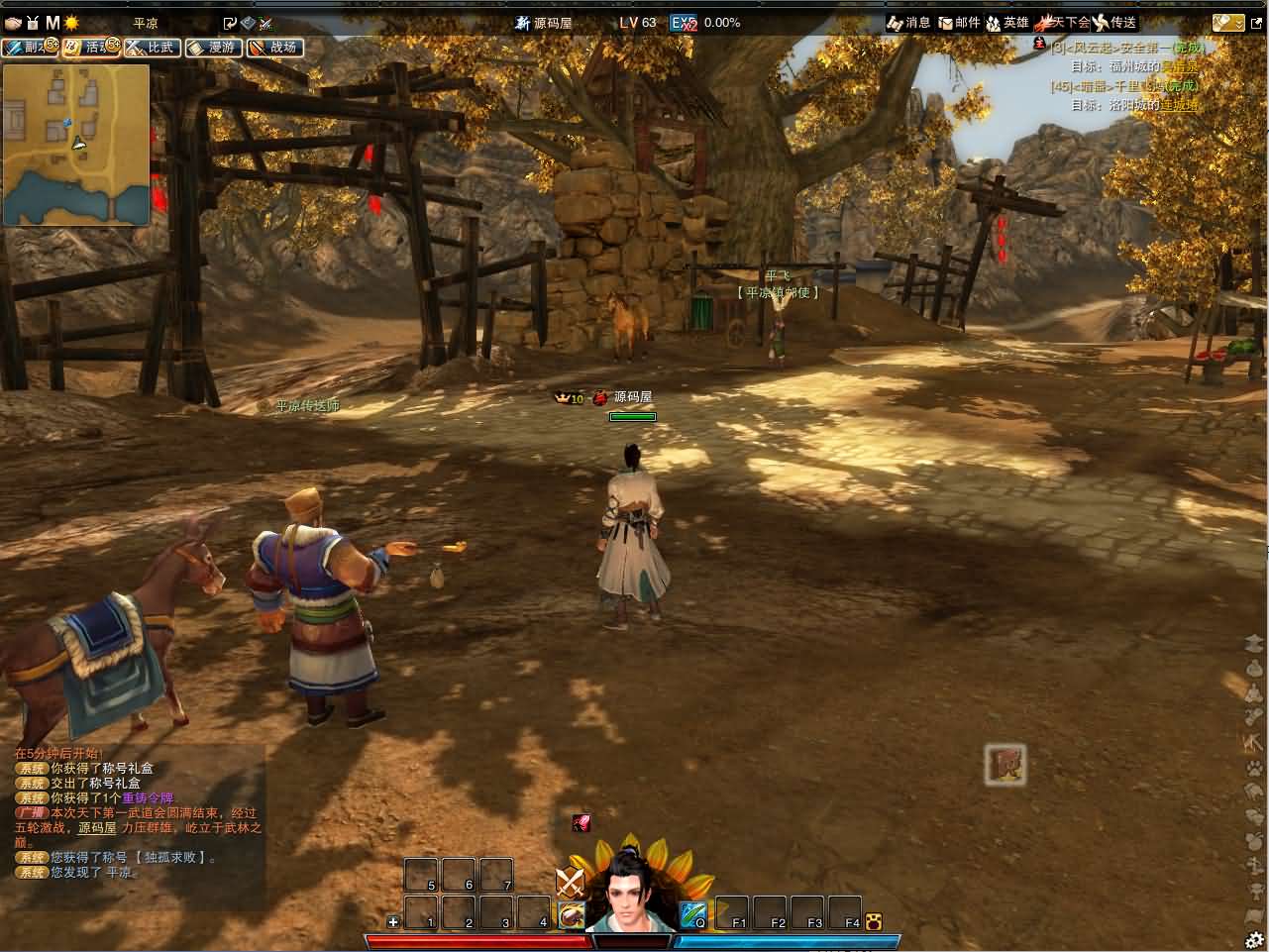Open the 战场 battlefield menu

(274, 47)
